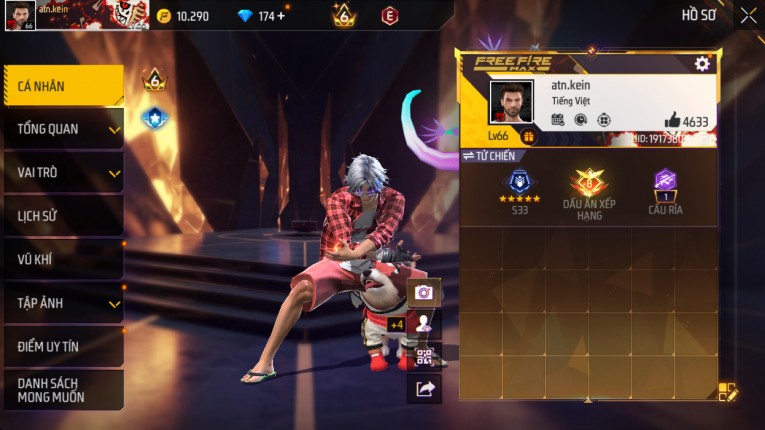The image size is (765, 430).
Task: Close the profile screen with X
Action: [x=748, y=15]
